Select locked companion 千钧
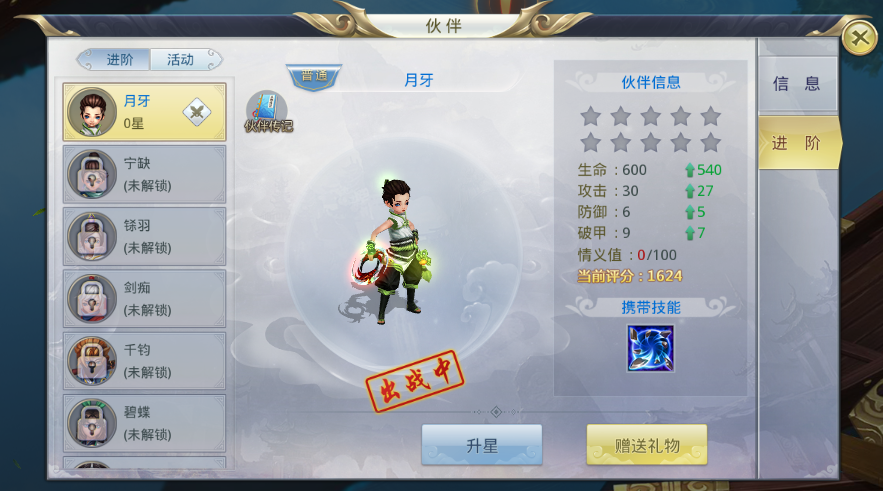The image size is (883, 491). [x=144, y=361]
